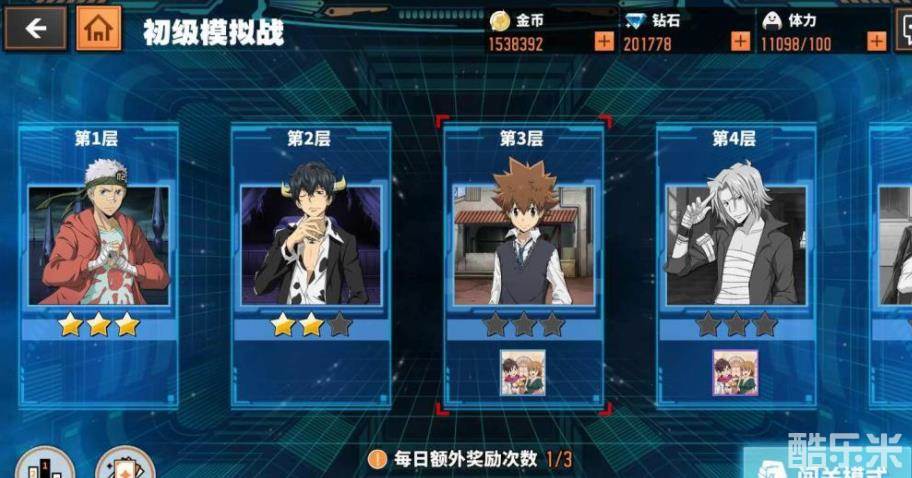Add more stamina (体力)
Screen dimensions: 912x478
click(876, 42)
